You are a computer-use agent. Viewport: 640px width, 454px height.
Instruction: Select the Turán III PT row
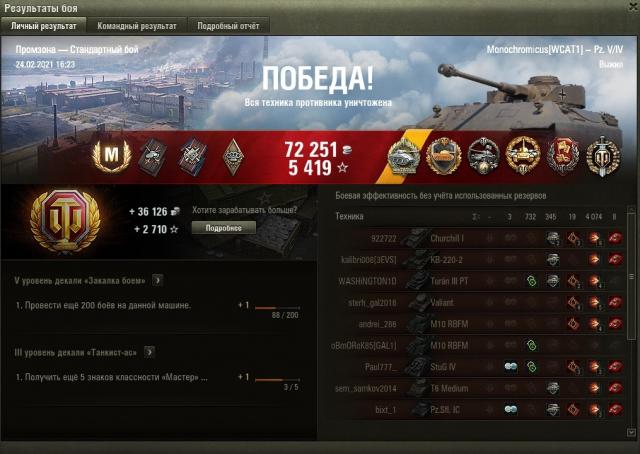click(x=480, y=280)
